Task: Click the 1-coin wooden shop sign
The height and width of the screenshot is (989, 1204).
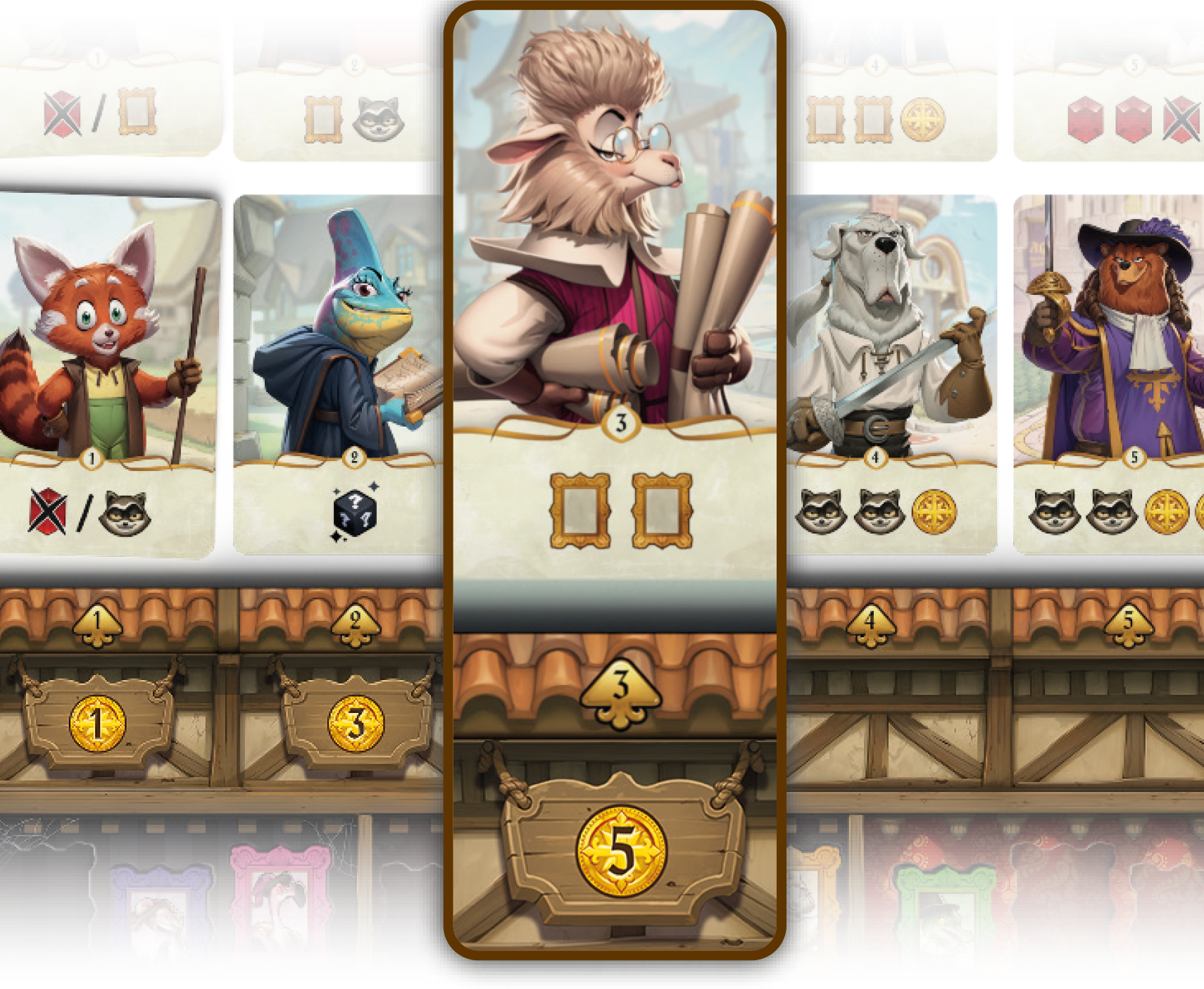Action: [x=97, y=723]
